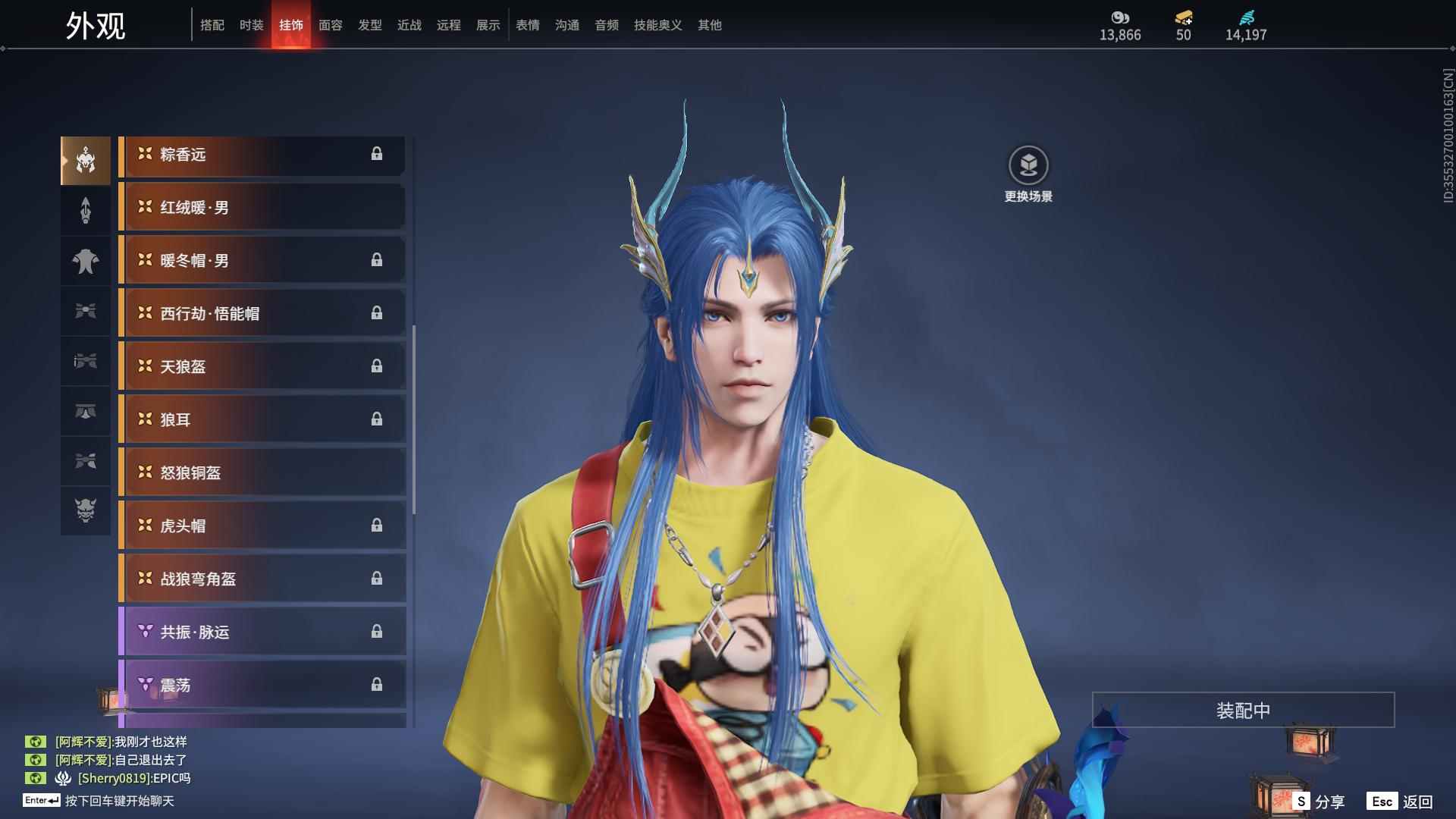Image resolution: width=1456 pixels, height=819 pixels.
Task: Go to the 发型 tab
Action: coord(370,25)
